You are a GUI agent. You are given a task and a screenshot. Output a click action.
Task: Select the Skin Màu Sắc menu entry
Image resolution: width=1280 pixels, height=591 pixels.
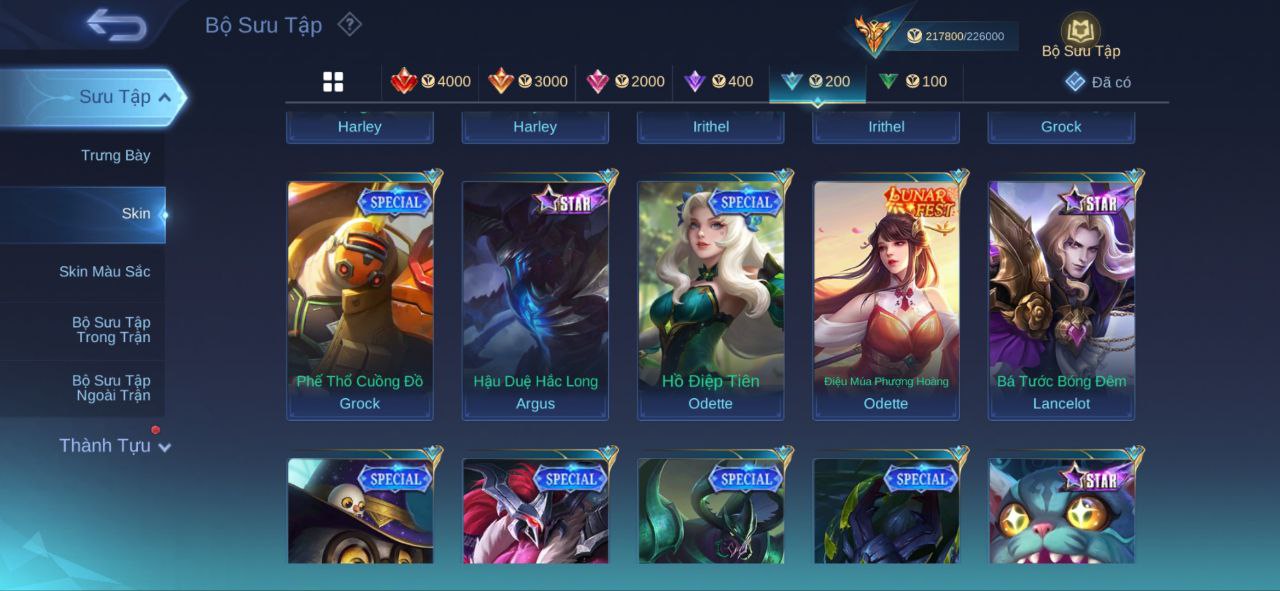(x=104, y=272)
